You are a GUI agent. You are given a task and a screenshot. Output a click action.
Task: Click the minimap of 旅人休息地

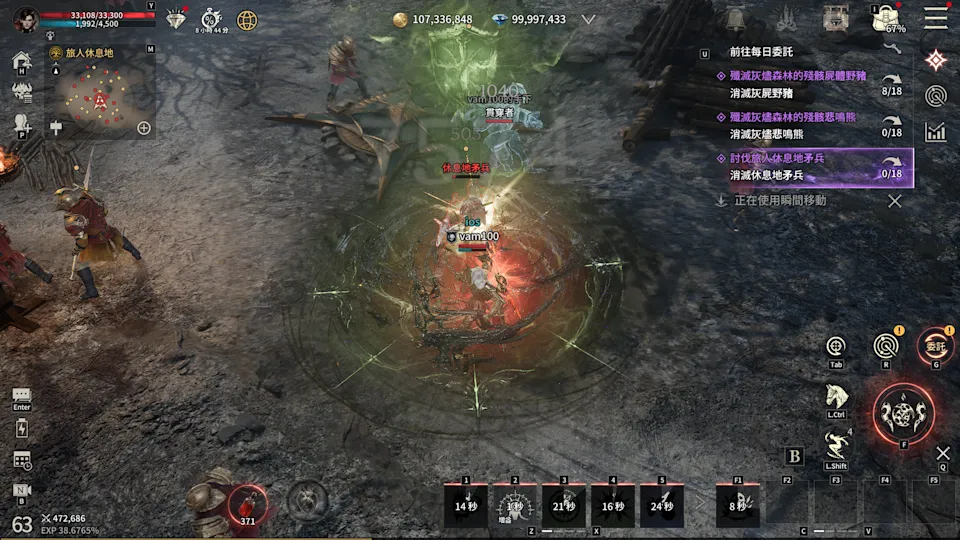pos(100,97)
